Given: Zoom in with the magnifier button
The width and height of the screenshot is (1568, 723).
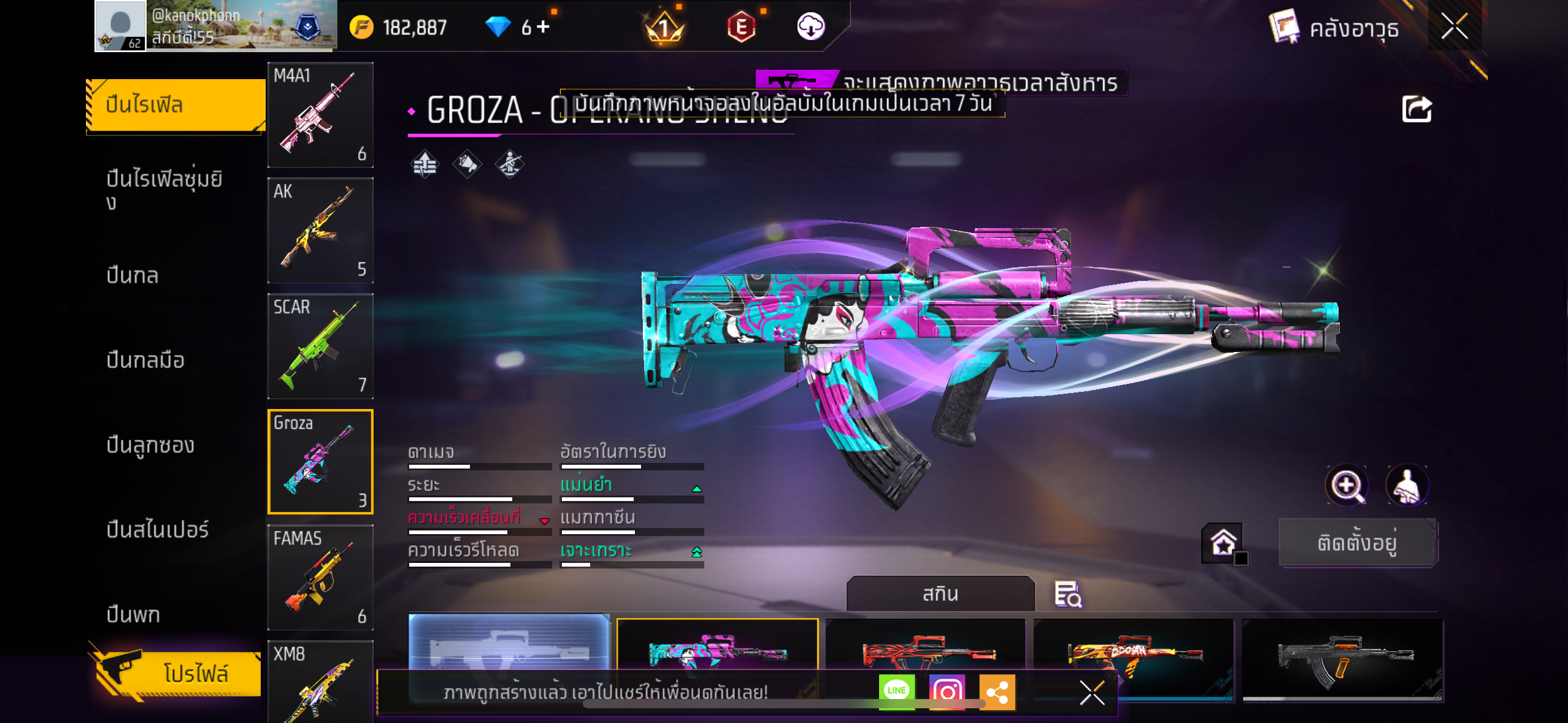Looking at the screenshot, I should (x=1347, y=485).
